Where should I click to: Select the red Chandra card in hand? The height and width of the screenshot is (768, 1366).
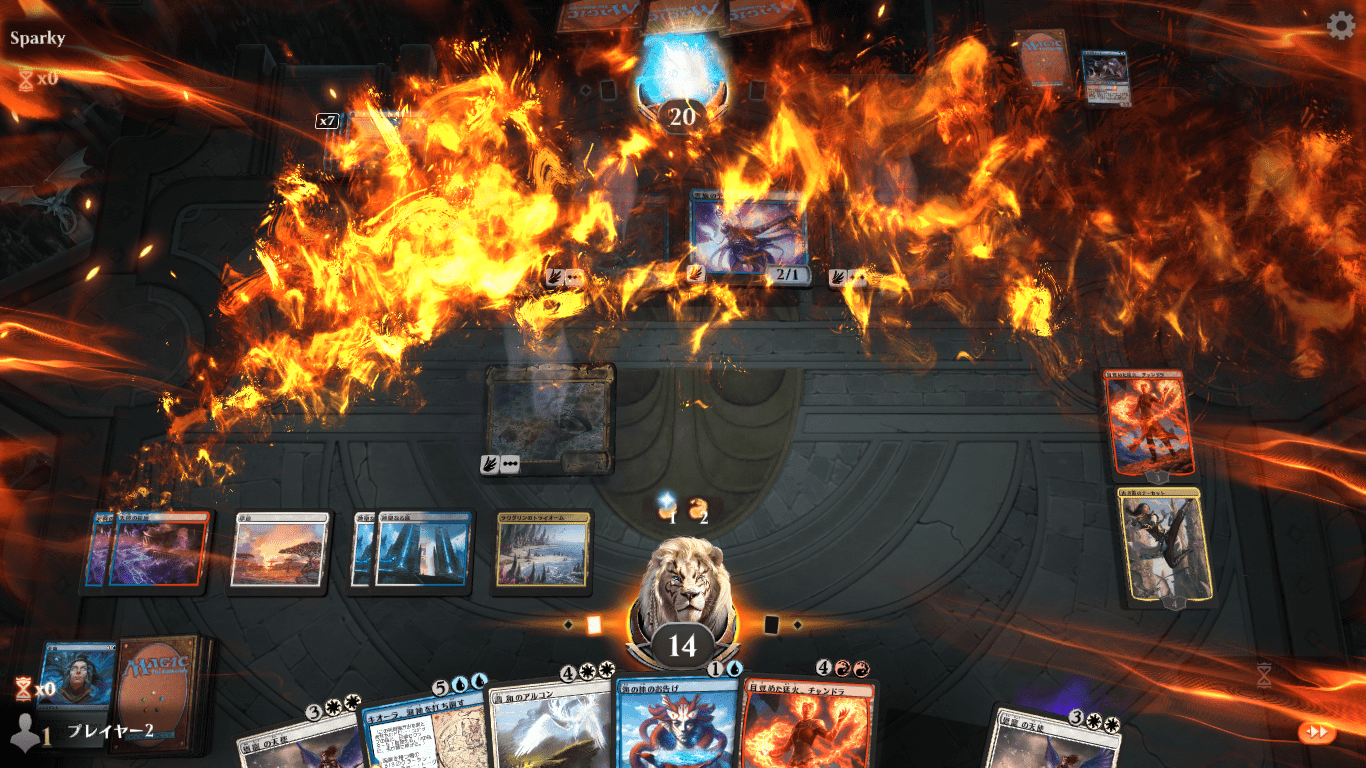pyautogui.click(x=806, y=722)
